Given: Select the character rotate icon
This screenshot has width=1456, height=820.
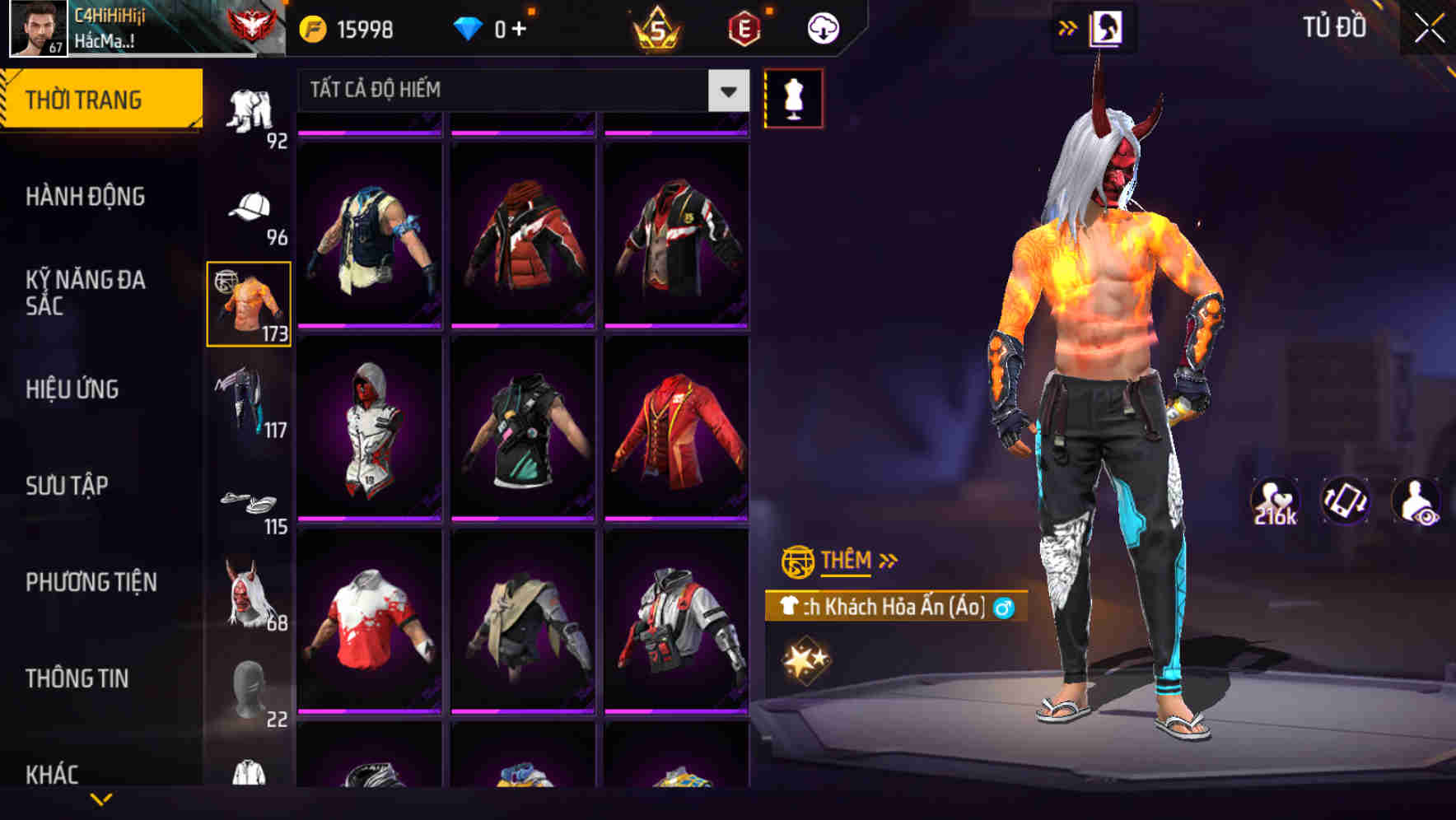Looking at the screenshot, I should pos(1344,502).
